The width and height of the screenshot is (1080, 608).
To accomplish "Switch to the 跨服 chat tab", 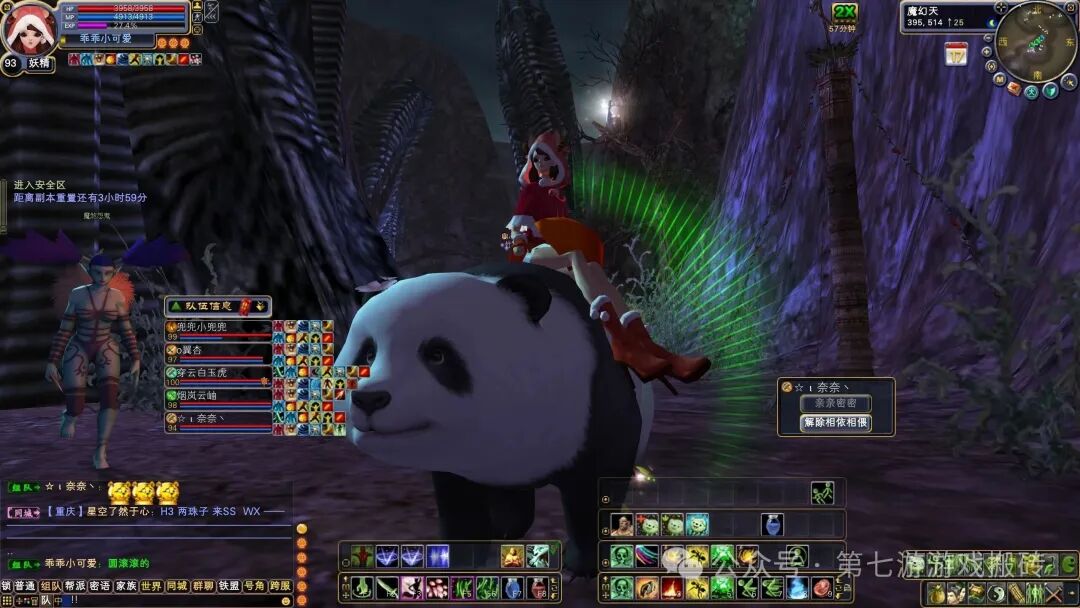I will pos(280,586).
